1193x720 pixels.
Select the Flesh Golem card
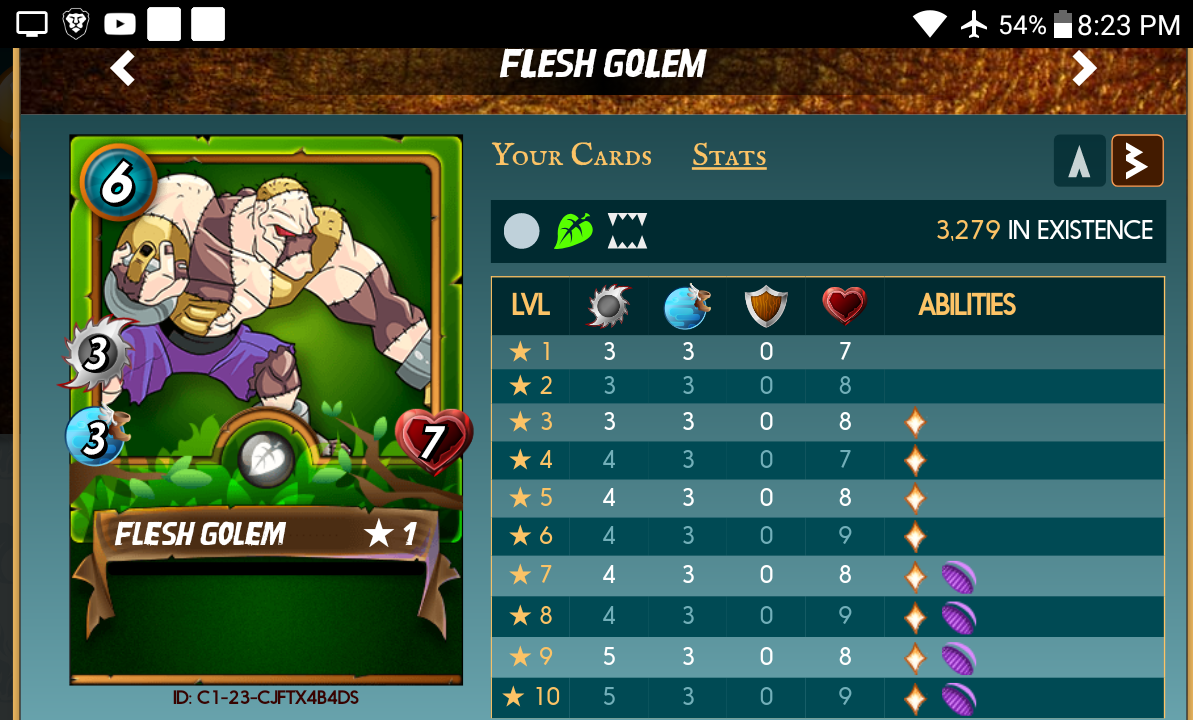click(x=266, y=409)
